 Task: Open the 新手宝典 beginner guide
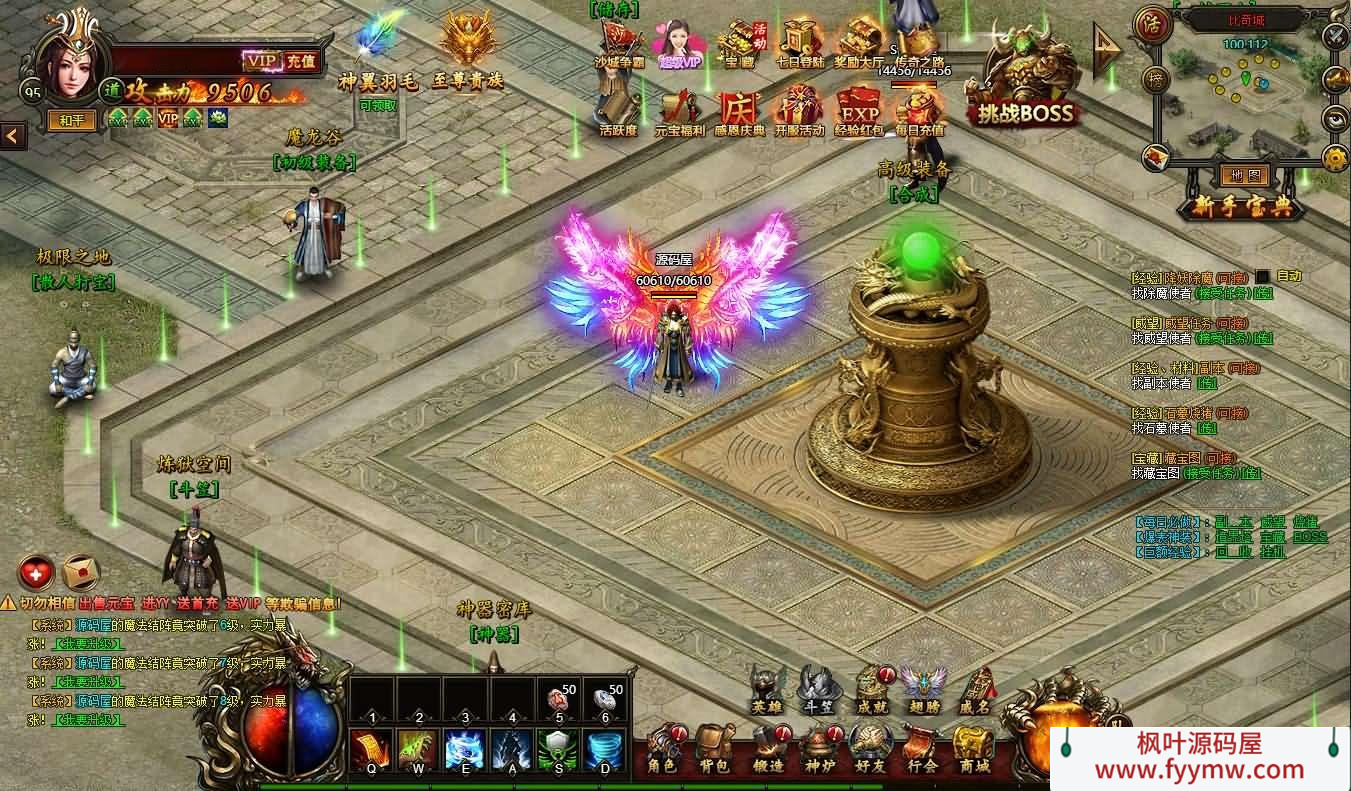(1241, 208)
